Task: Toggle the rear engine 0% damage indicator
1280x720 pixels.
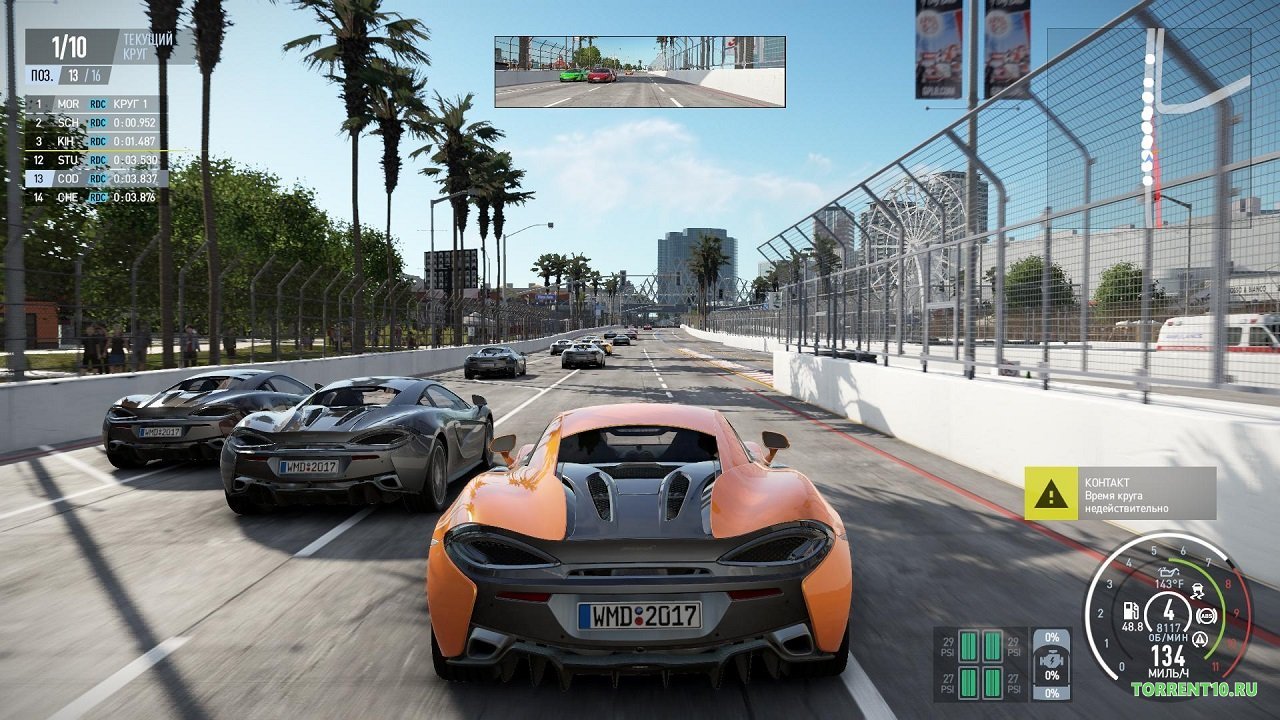Action: pos(1052,692)
